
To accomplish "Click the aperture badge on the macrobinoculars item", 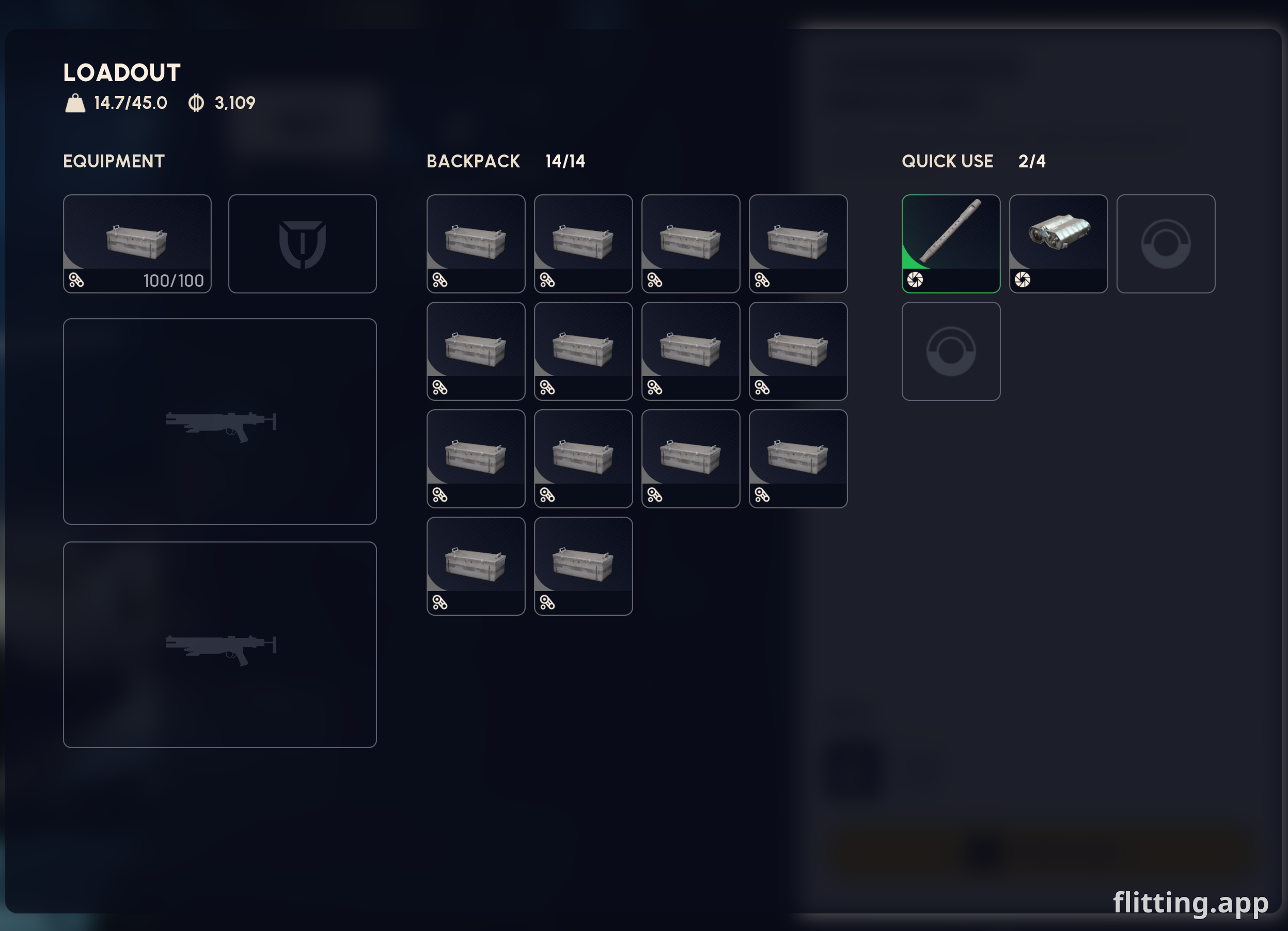I will pos(1022,280).
